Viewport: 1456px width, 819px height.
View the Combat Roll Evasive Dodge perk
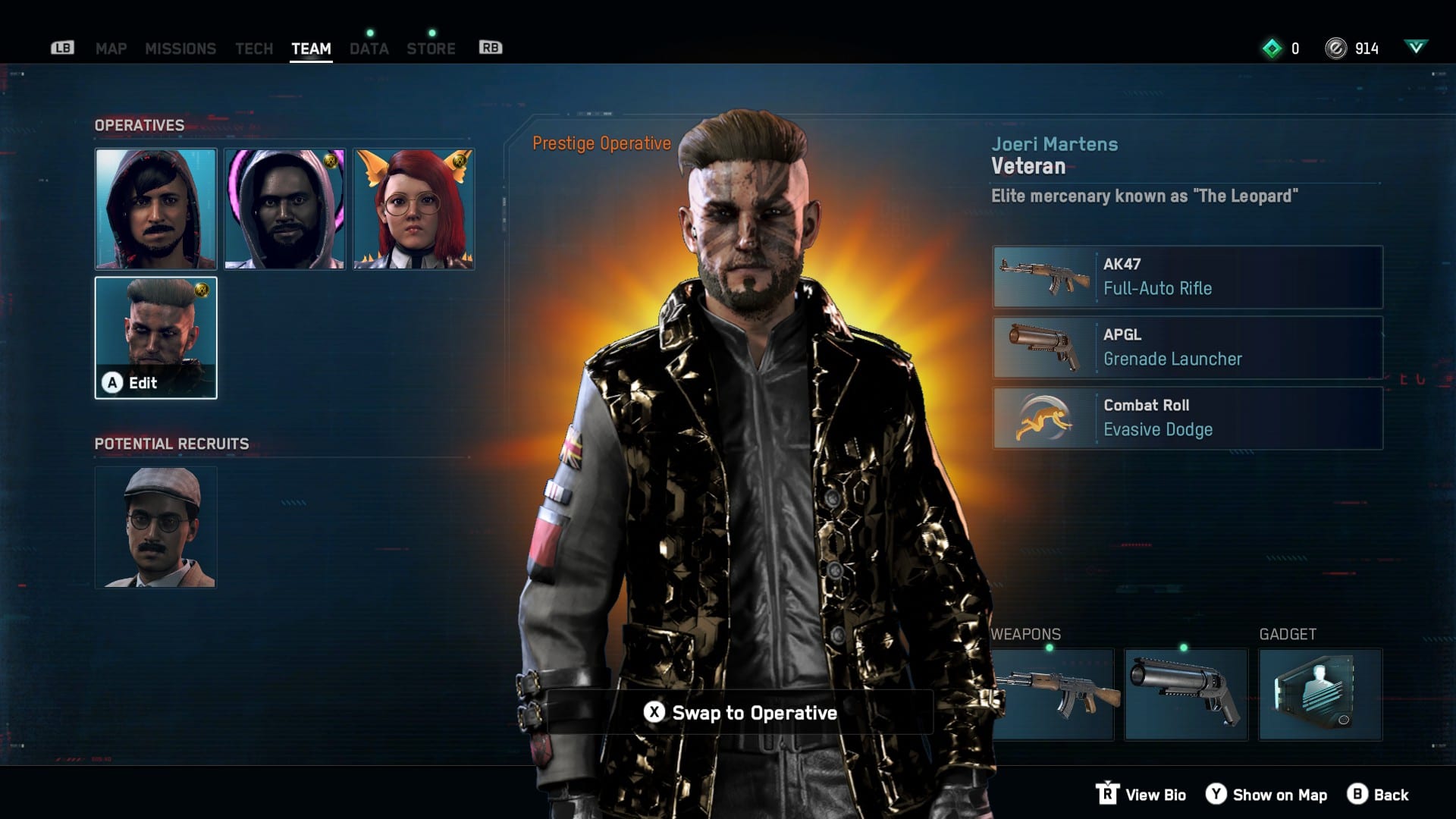point(1188,418)
